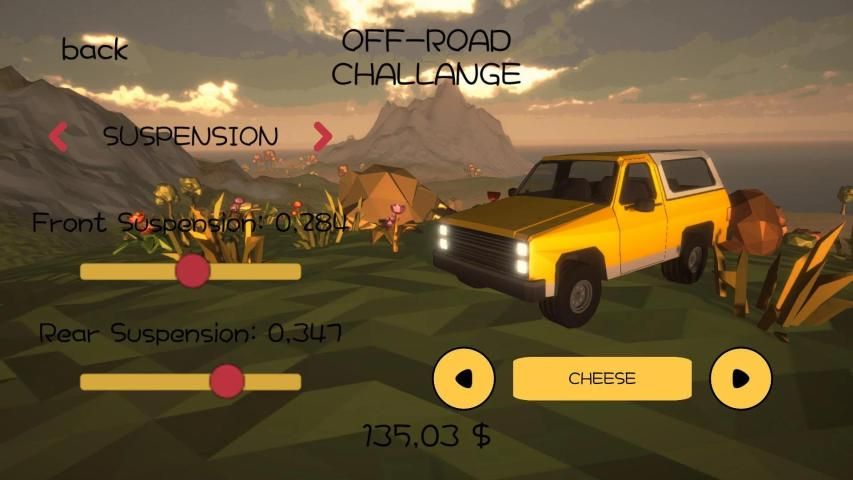853x480 pixels.
Task: Choose the CHEESE color button
Action: 602,379
